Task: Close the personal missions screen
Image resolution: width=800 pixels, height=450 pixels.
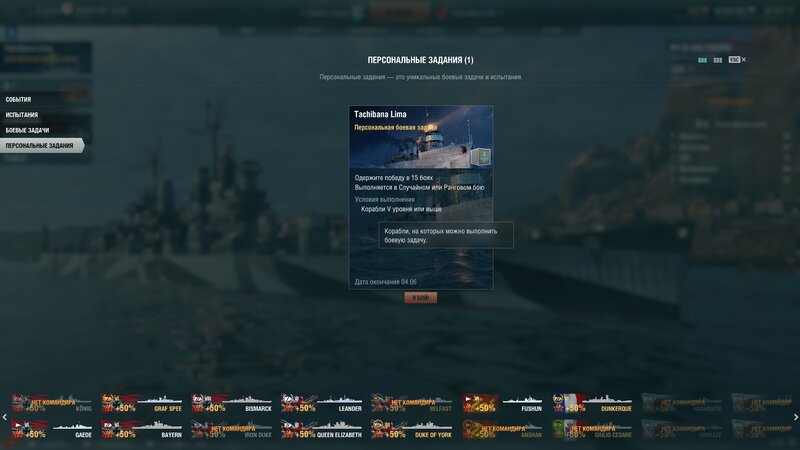Action: (744, 60)
